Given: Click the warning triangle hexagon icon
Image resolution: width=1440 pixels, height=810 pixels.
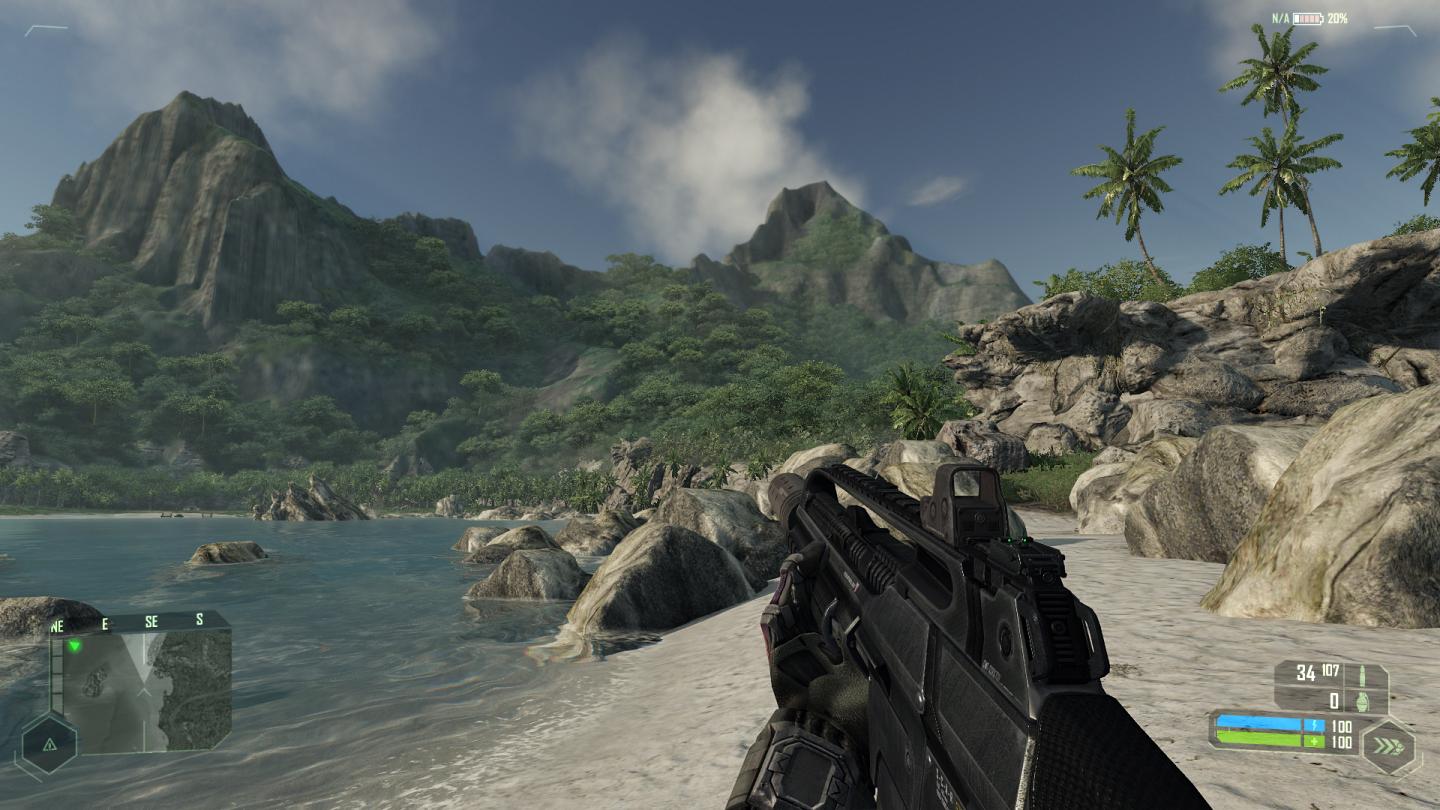Looking at the screenshot, I should pos(47,743).
